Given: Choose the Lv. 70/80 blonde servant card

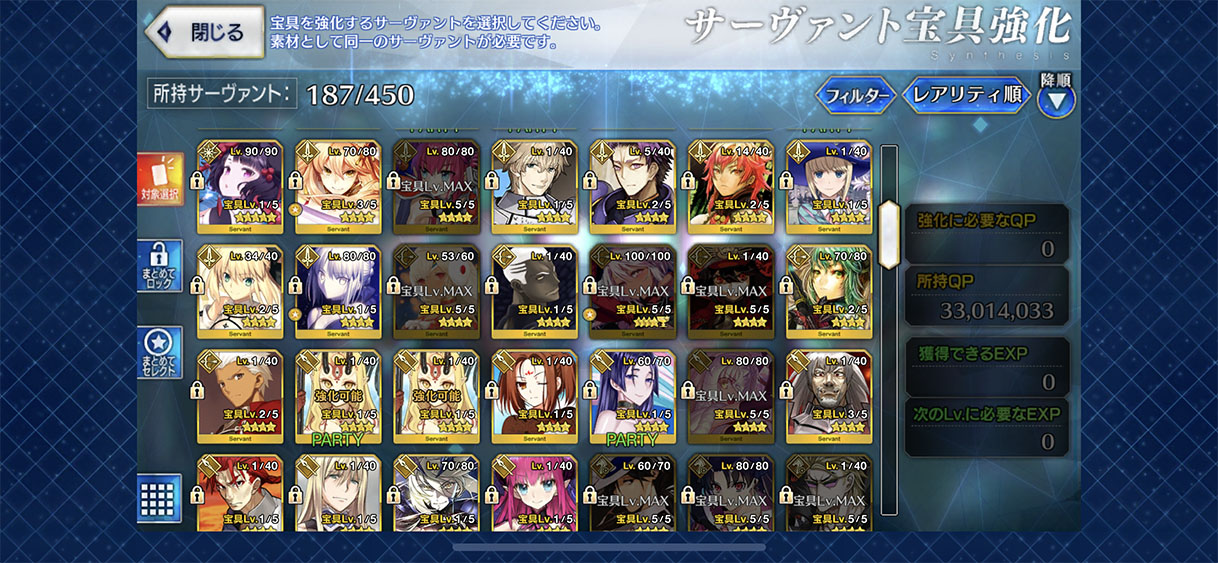Looking at the screenshot, I should (x=339, y=187).
